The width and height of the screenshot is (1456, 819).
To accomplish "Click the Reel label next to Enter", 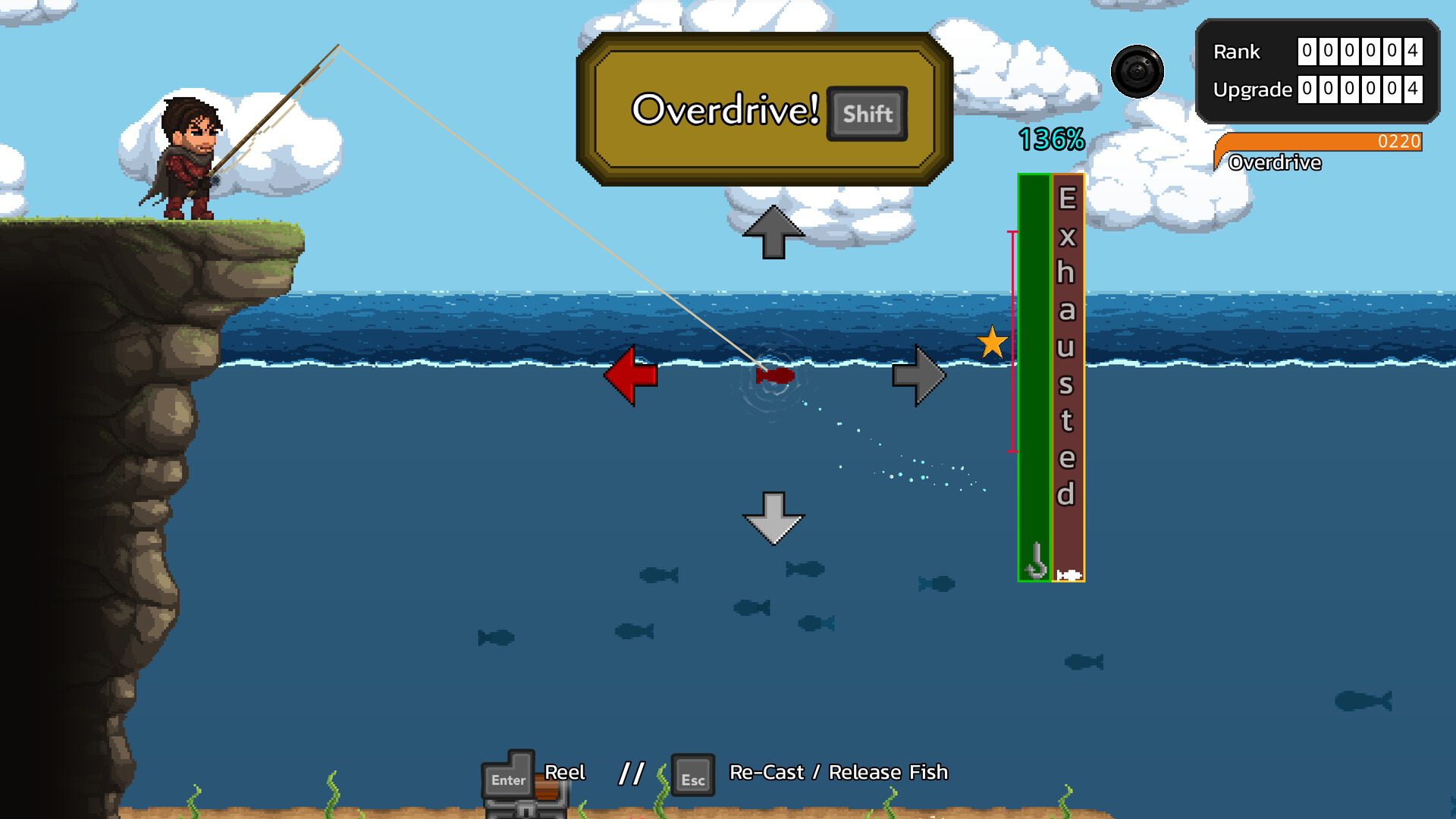I will click(564, 771).
